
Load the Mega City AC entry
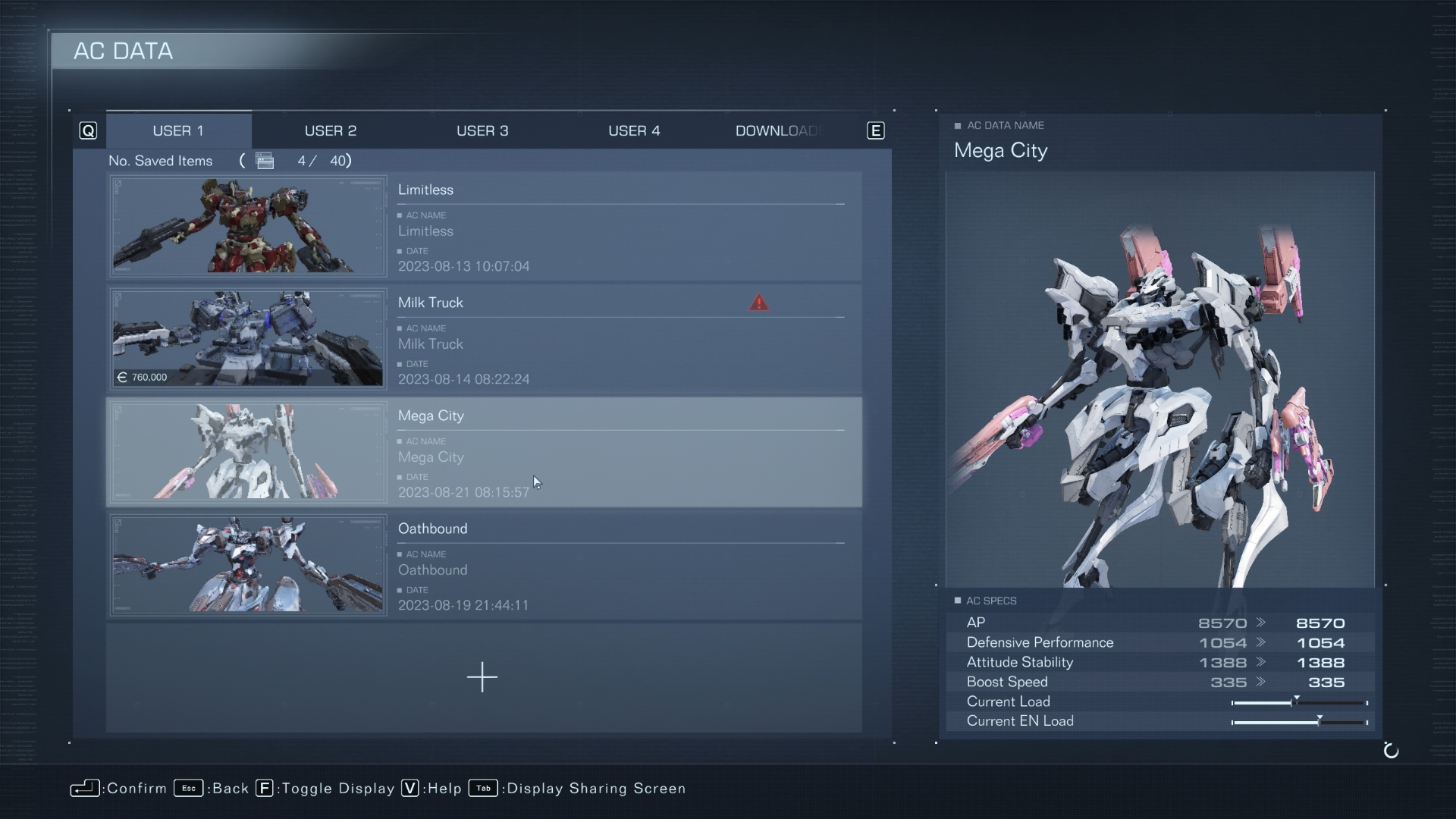click(622, 453)
